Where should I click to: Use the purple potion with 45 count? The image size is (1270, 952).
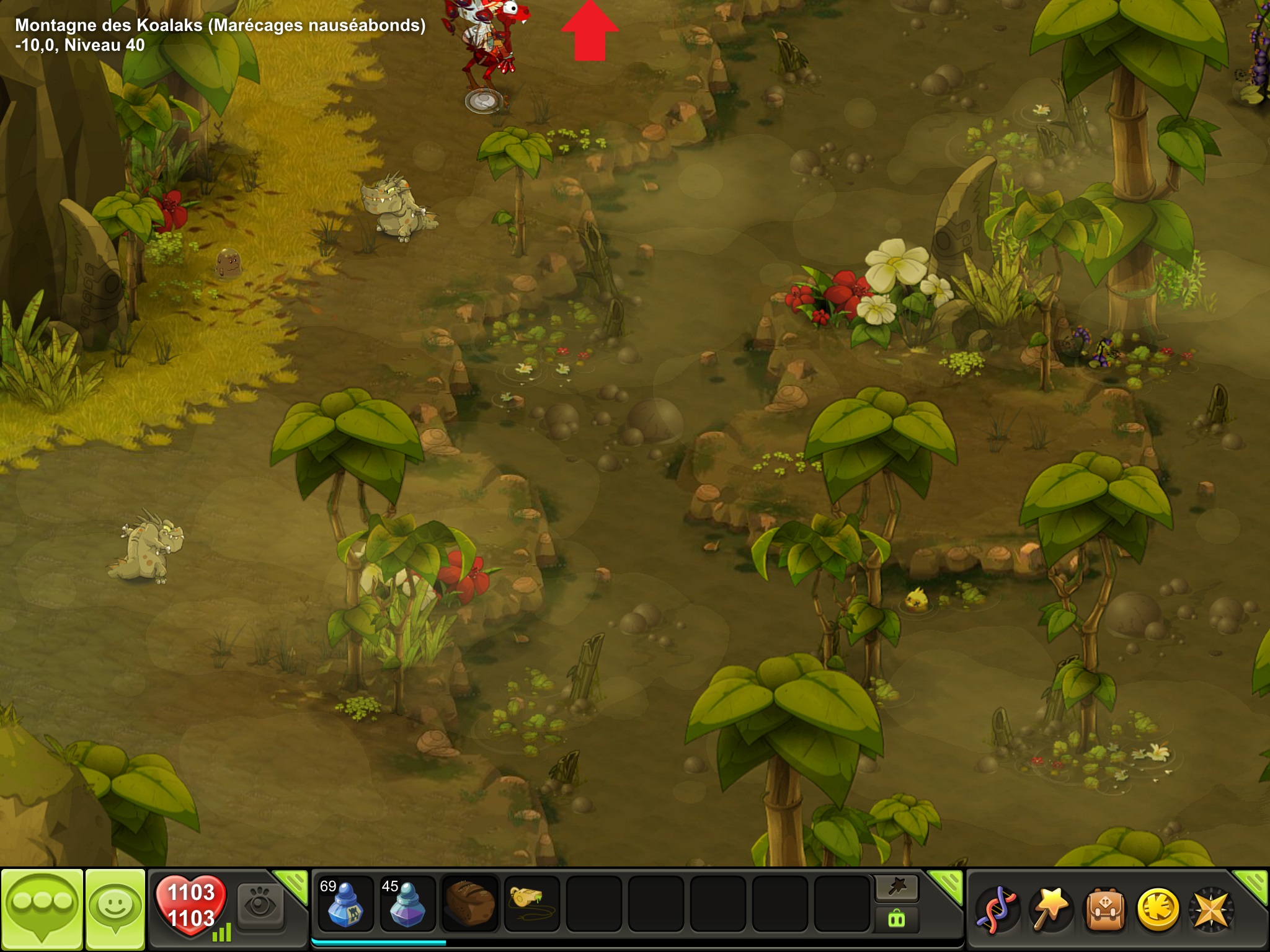click(x=407, y=904)
